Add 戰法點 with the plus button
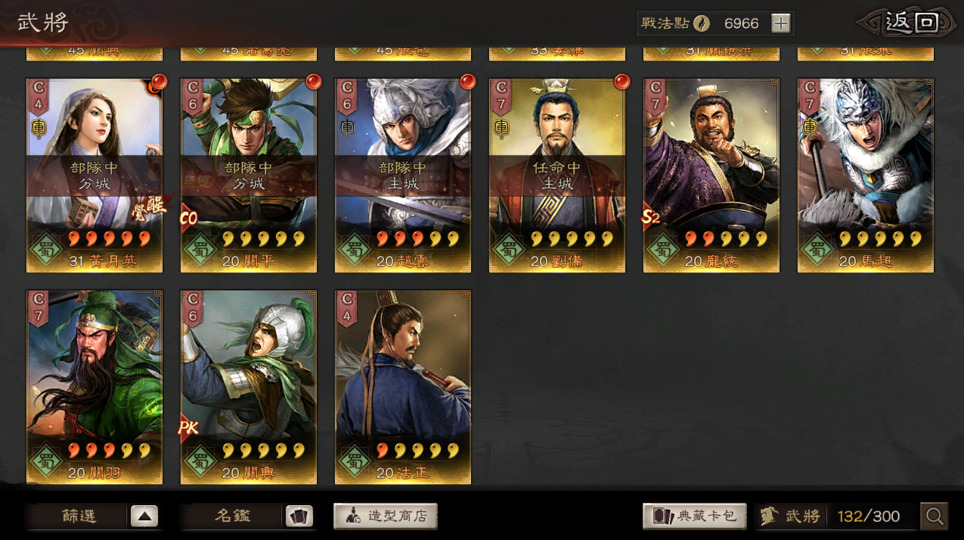 [x=781, y=23]
